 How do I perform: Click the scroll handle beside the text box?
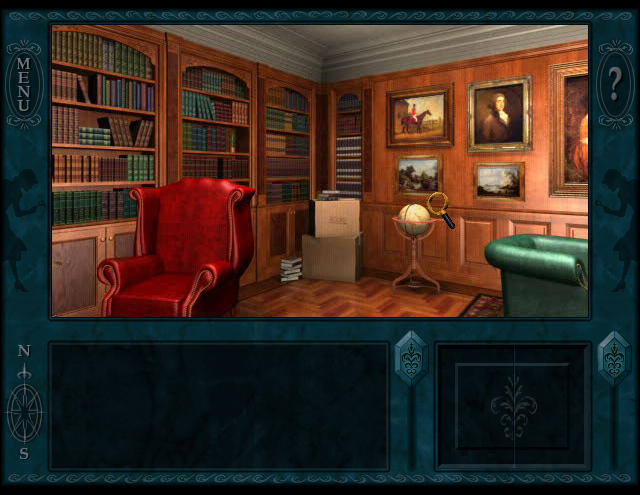pos(411,358)
